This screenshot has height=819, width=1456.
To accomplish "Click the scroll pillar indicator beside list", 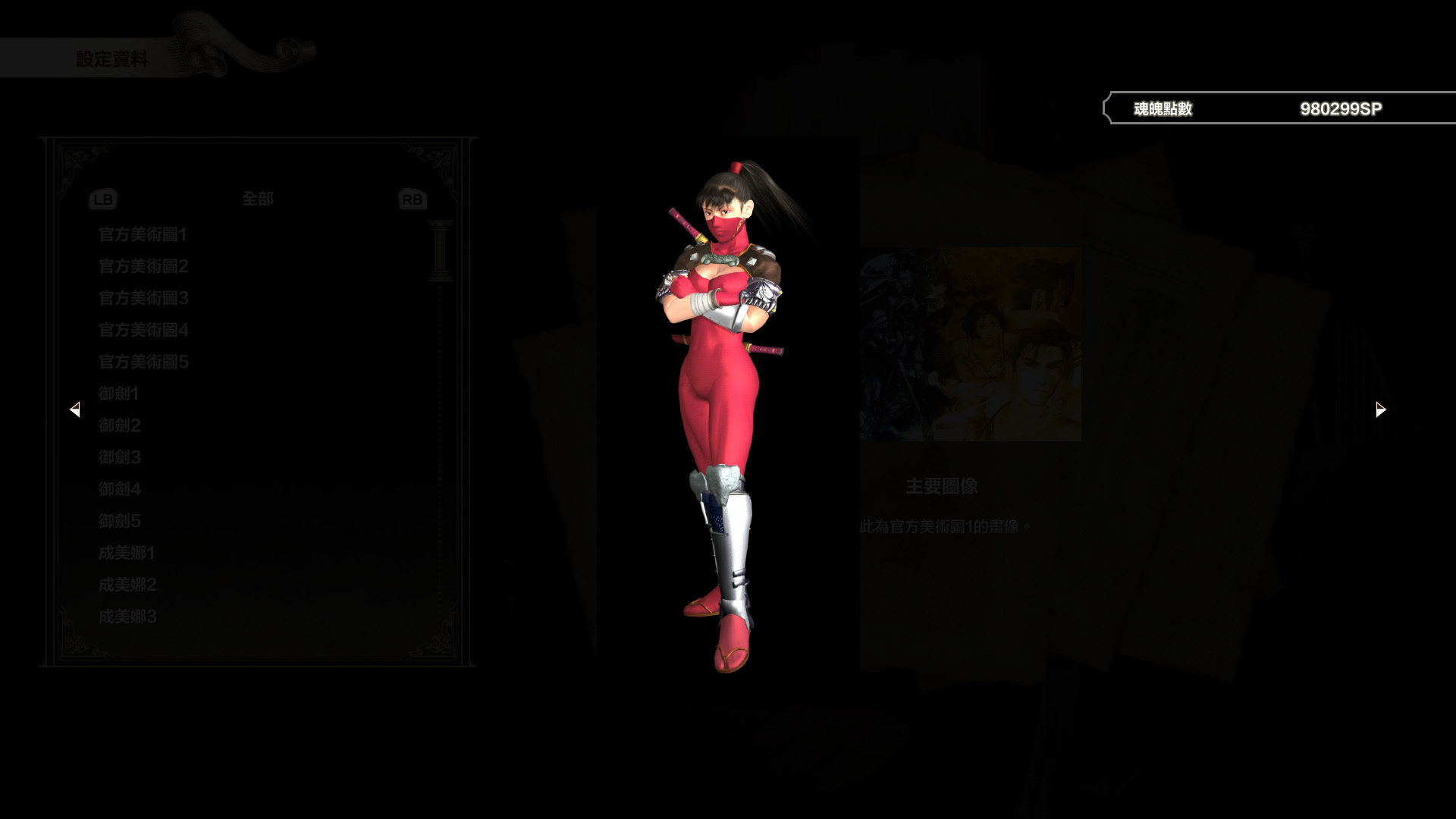I will (x=438, y=250).
